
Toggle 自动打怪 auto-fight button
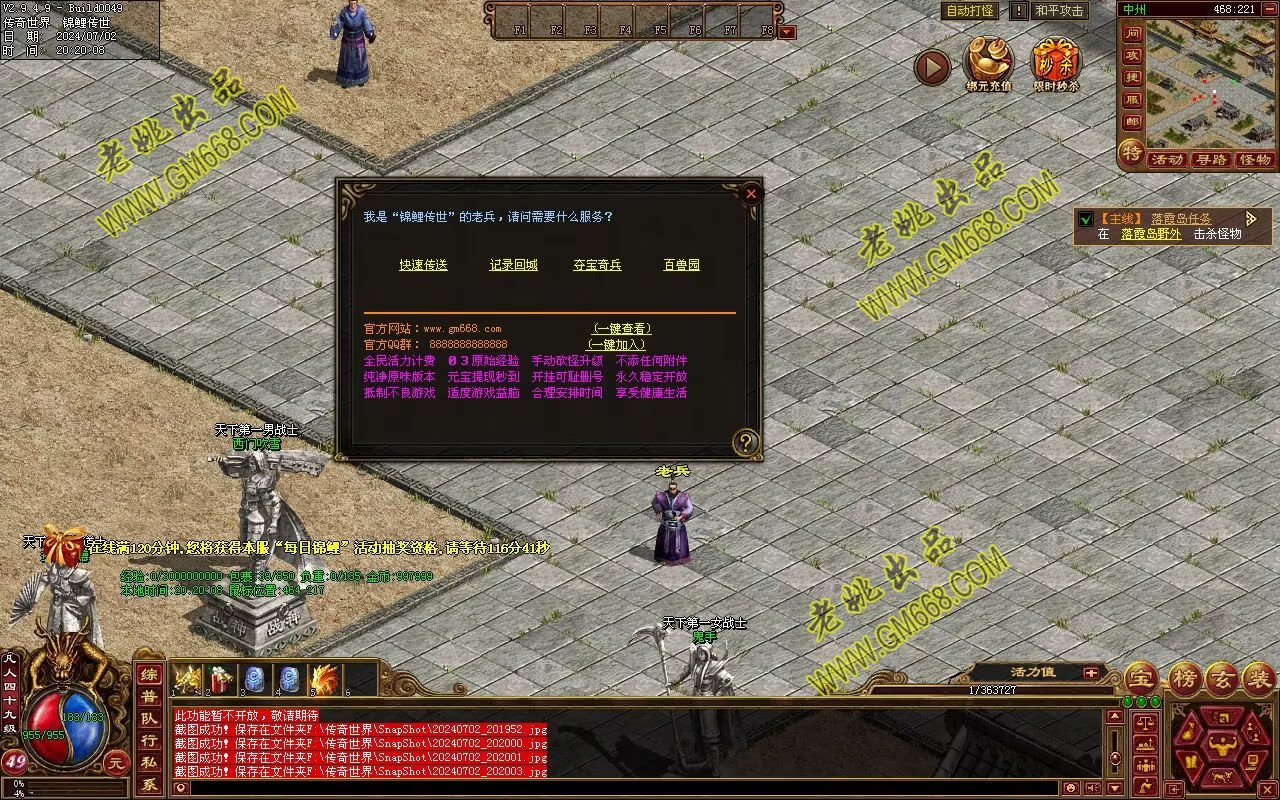(969, 11)
